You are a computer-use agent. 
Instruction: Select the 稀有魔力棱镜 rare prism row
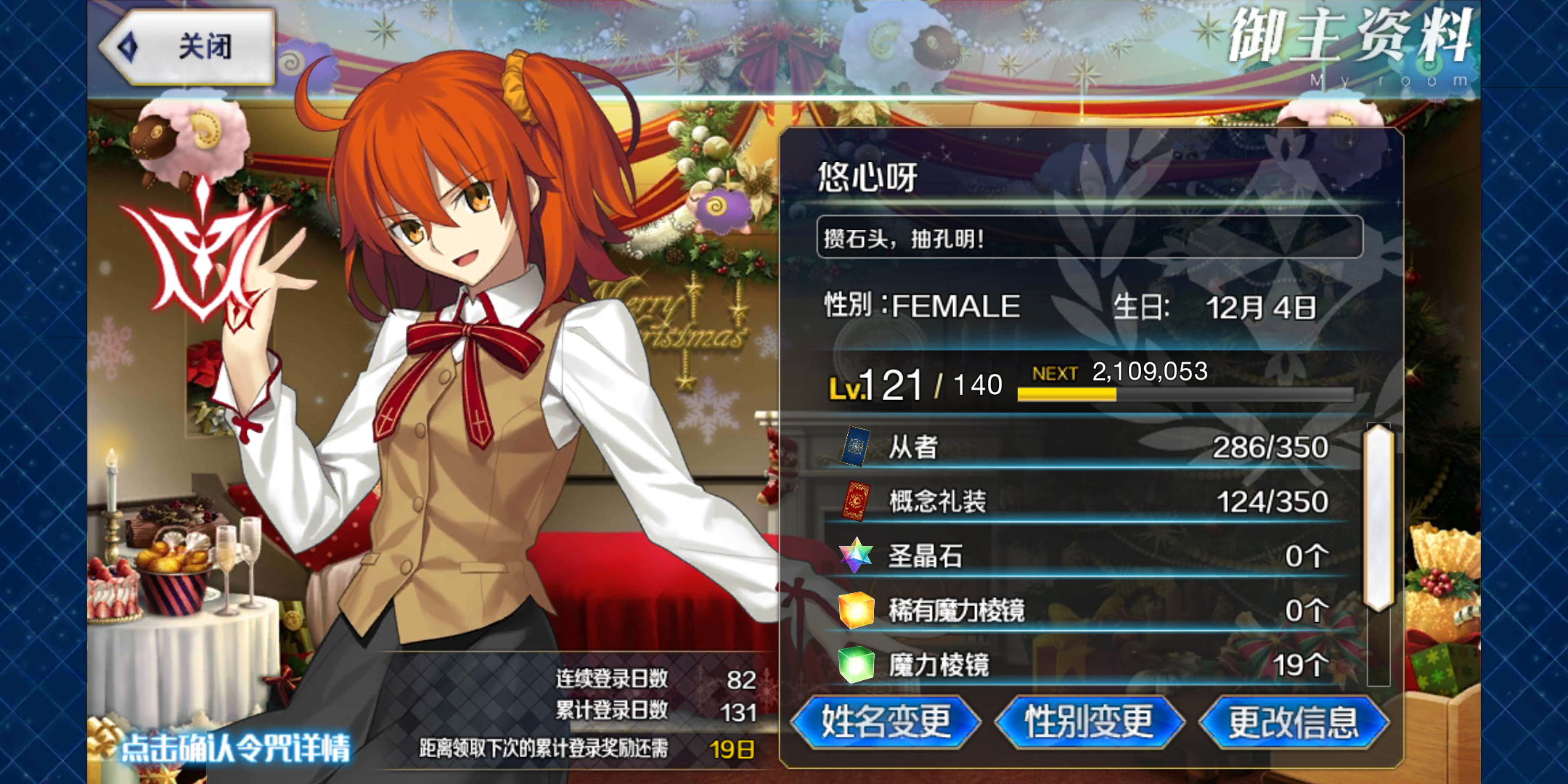pos(1085,611)
